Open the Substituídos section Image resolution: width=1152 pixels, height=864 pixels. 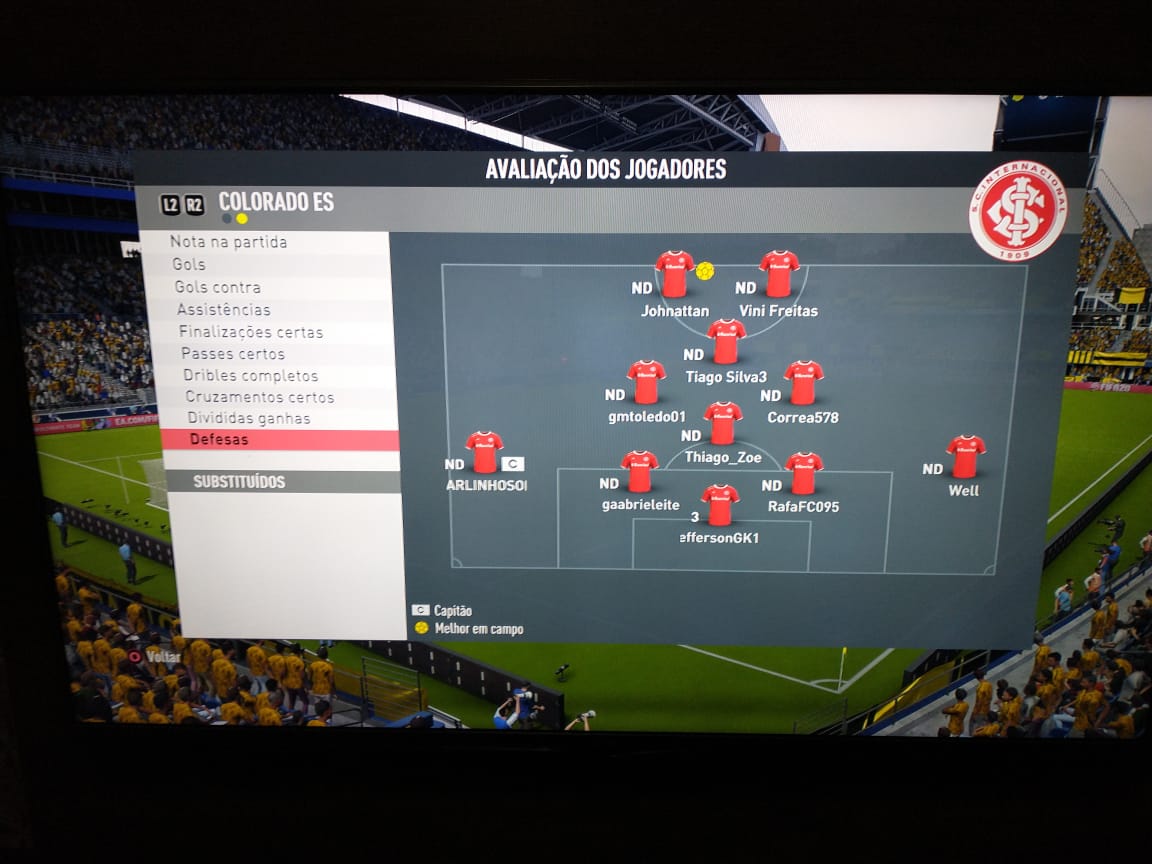239,482
